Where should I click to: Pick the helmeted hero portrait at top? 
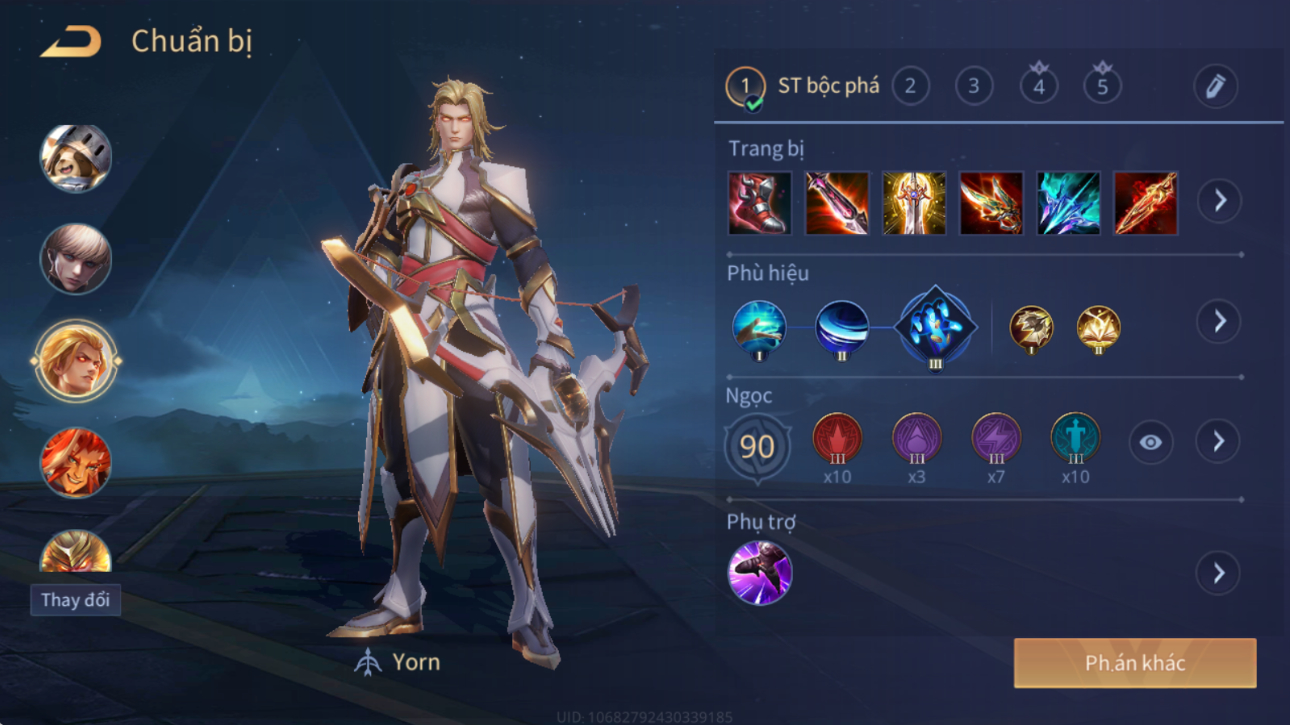point(75,158)
